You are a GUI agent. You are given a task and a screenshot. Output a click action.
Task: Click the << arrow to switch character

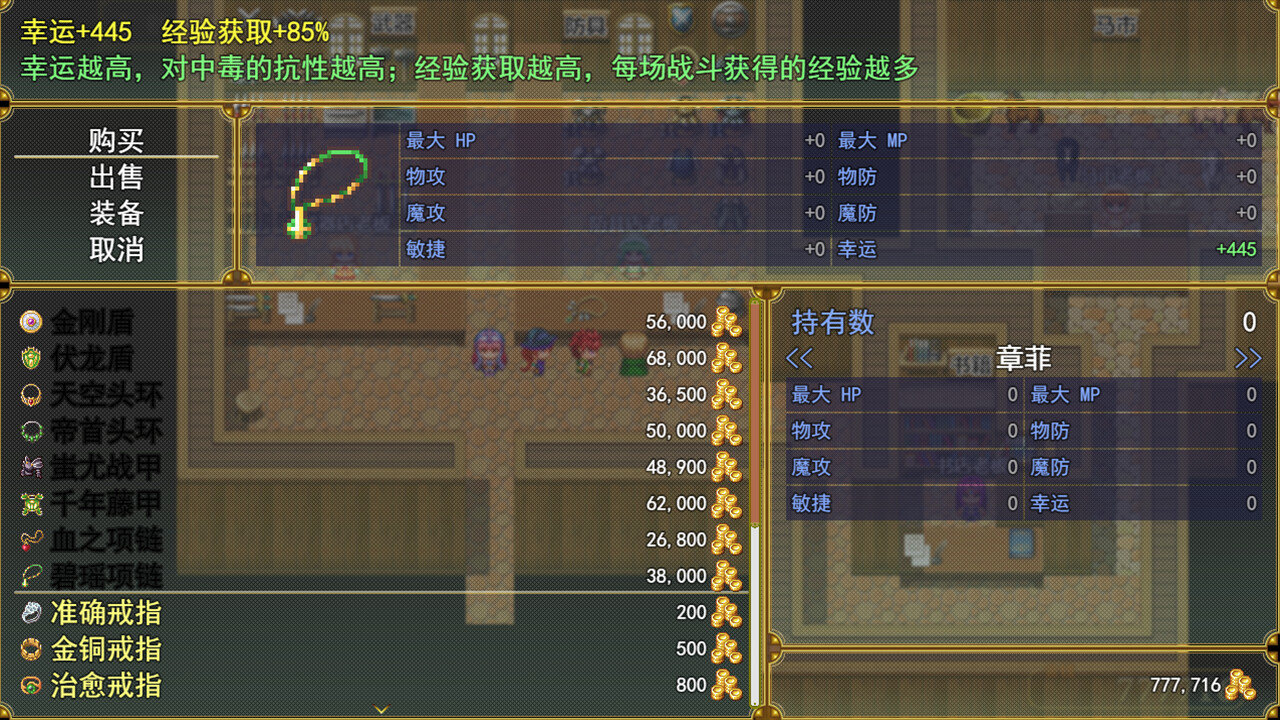(x=800, y=358)
